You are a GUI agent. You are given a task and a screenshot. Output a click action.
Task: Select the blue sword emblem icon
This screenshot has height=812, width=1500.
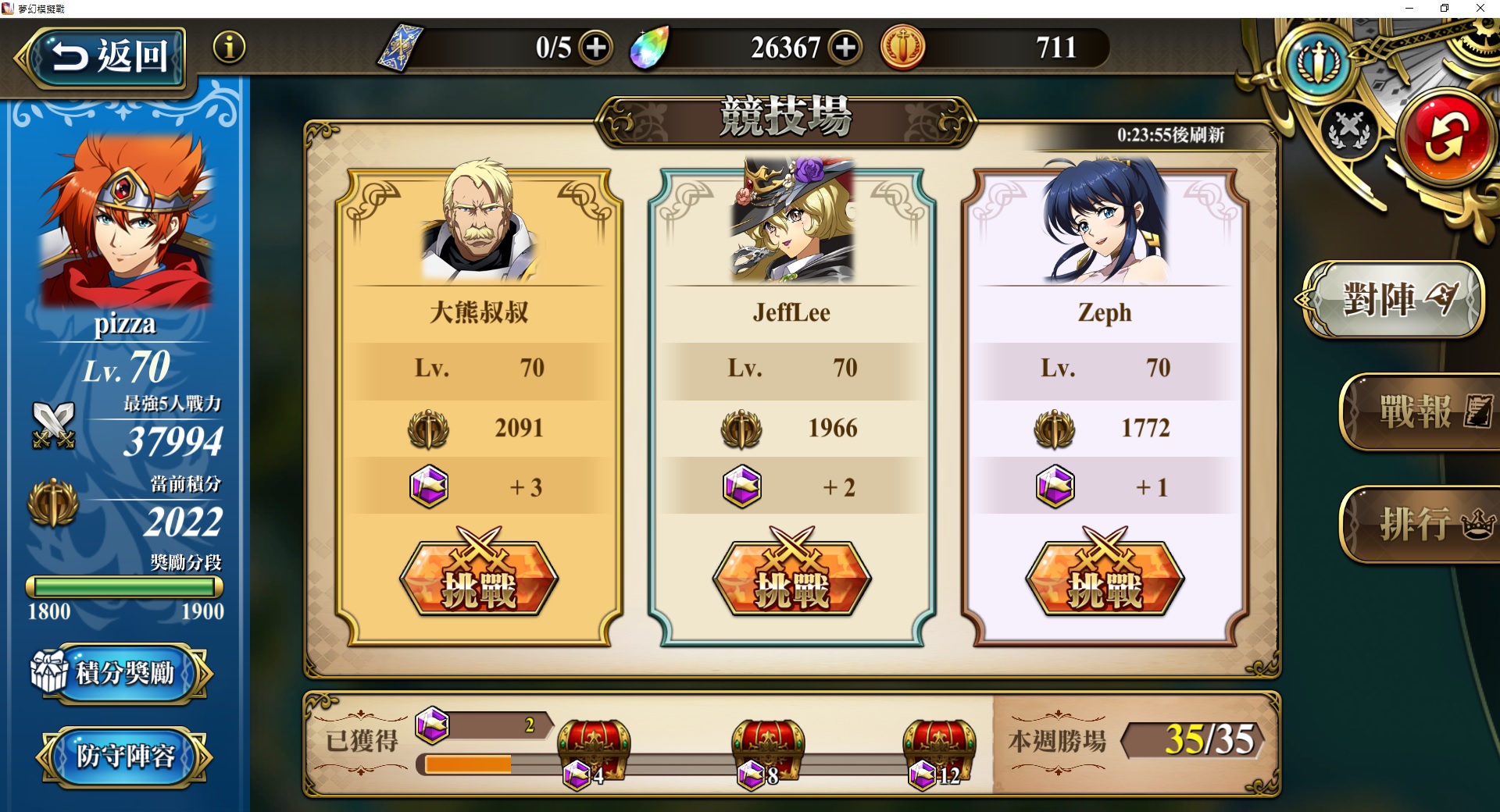1319,62
